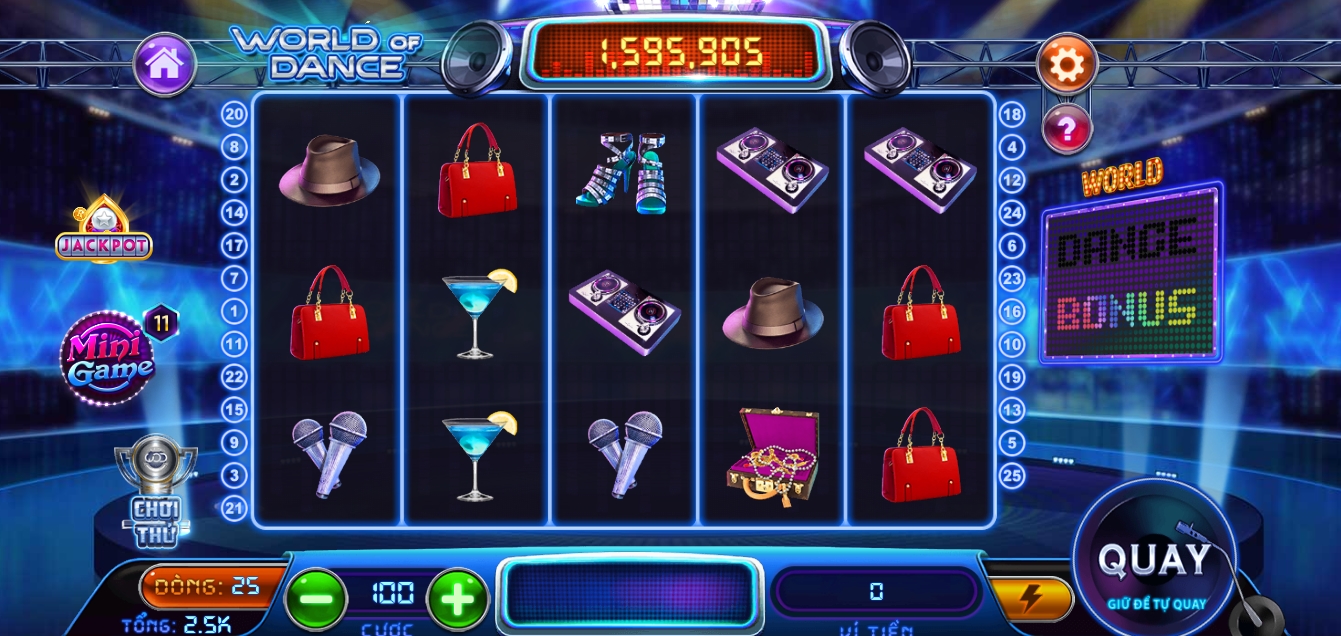Open the World Dance Bonus sign
Screen dimensions: 1341x636
[x=1131, y=272]
